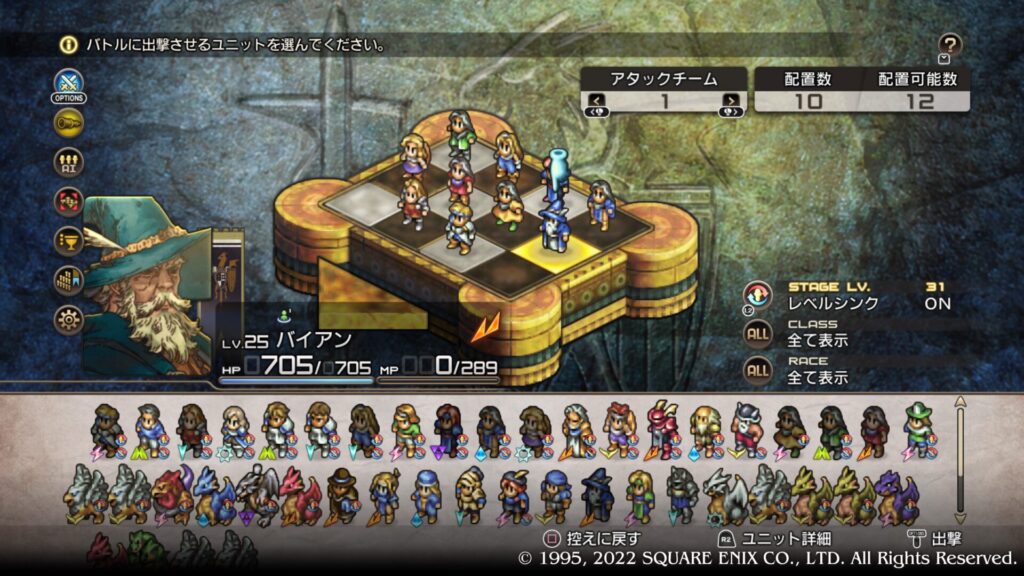Change the CLASS filter from ALL

(x=757, y=333)
